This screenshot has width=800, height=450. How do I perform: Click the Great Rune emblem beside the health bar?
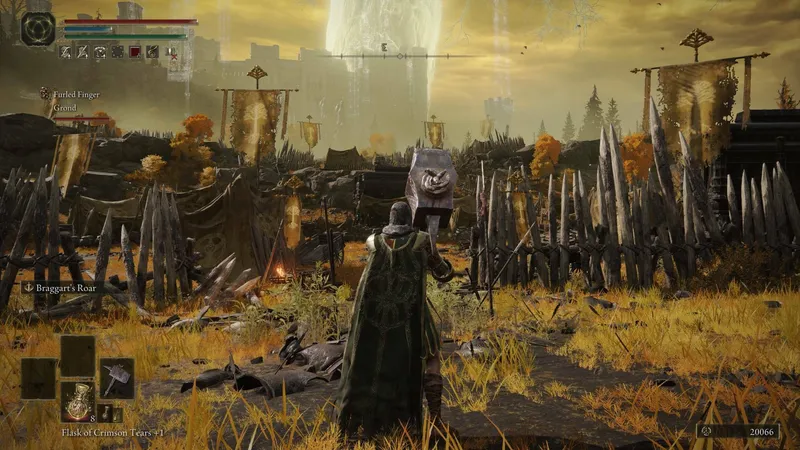click(38, 28)
